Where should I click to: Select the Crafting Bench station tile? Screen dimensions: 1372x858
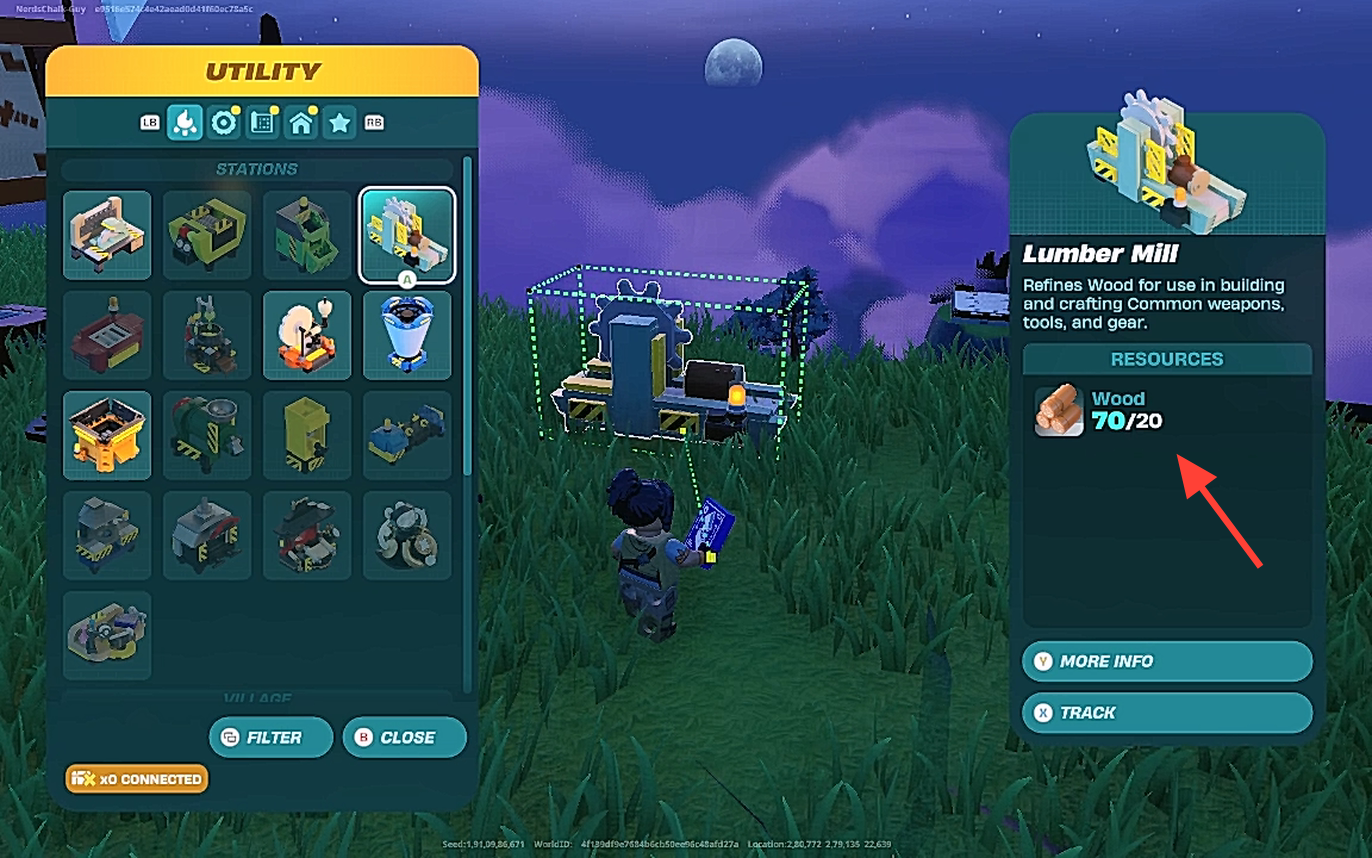point(107,235)
